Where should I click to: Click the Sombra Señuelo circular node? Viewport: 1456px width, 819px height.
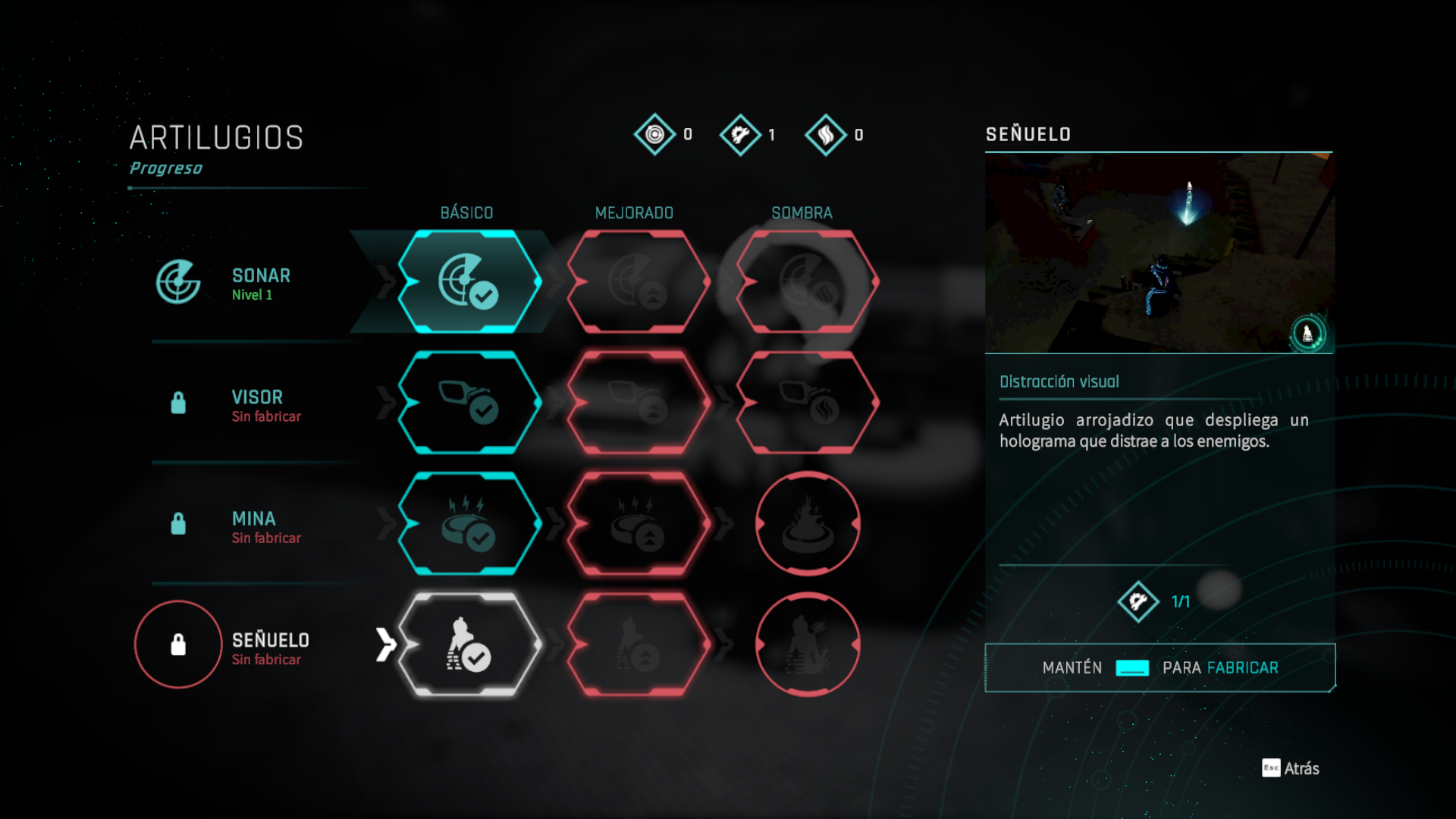[808, 645]
